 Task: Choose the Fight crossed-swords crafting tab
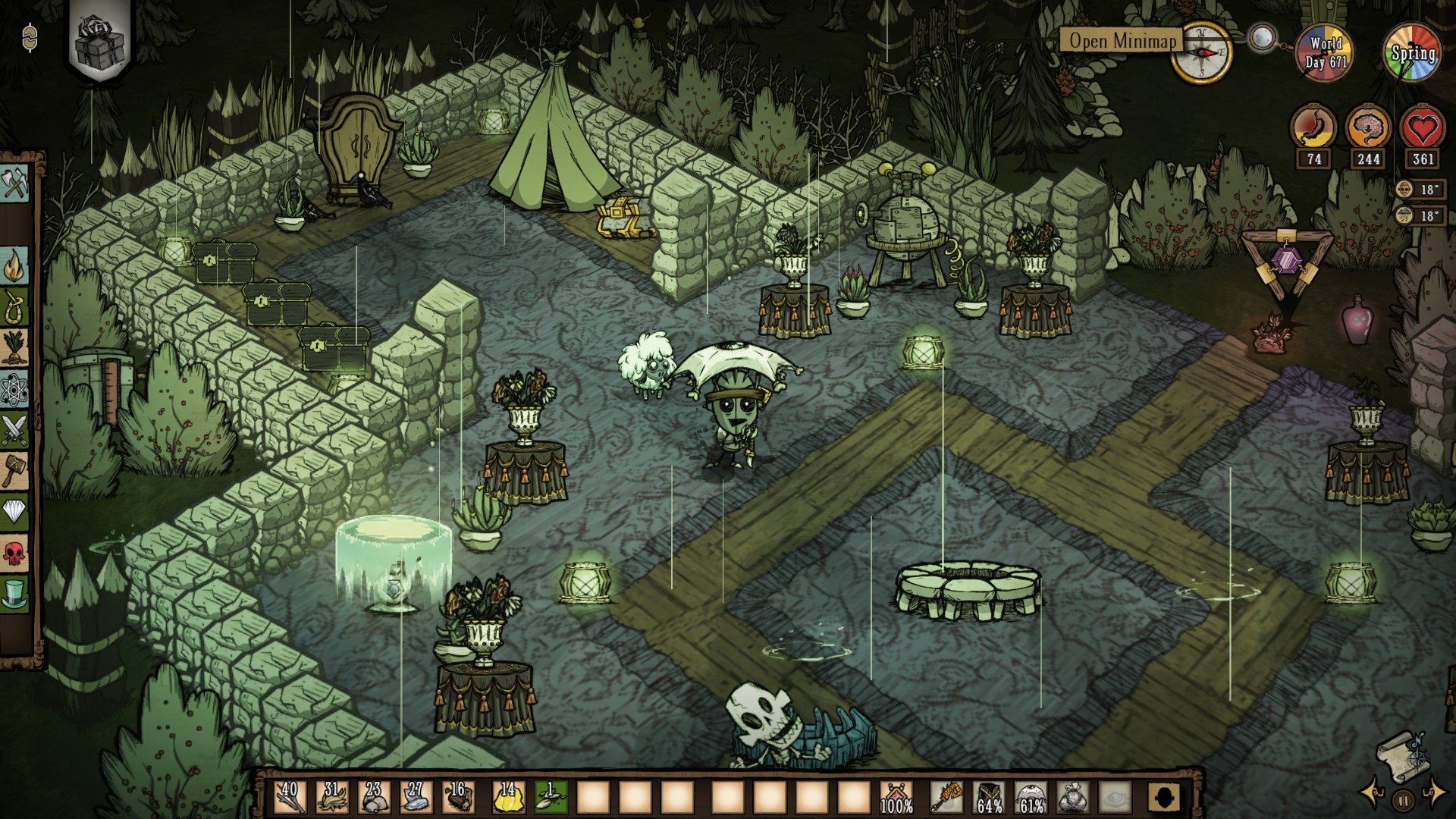[x=14, y=430]
